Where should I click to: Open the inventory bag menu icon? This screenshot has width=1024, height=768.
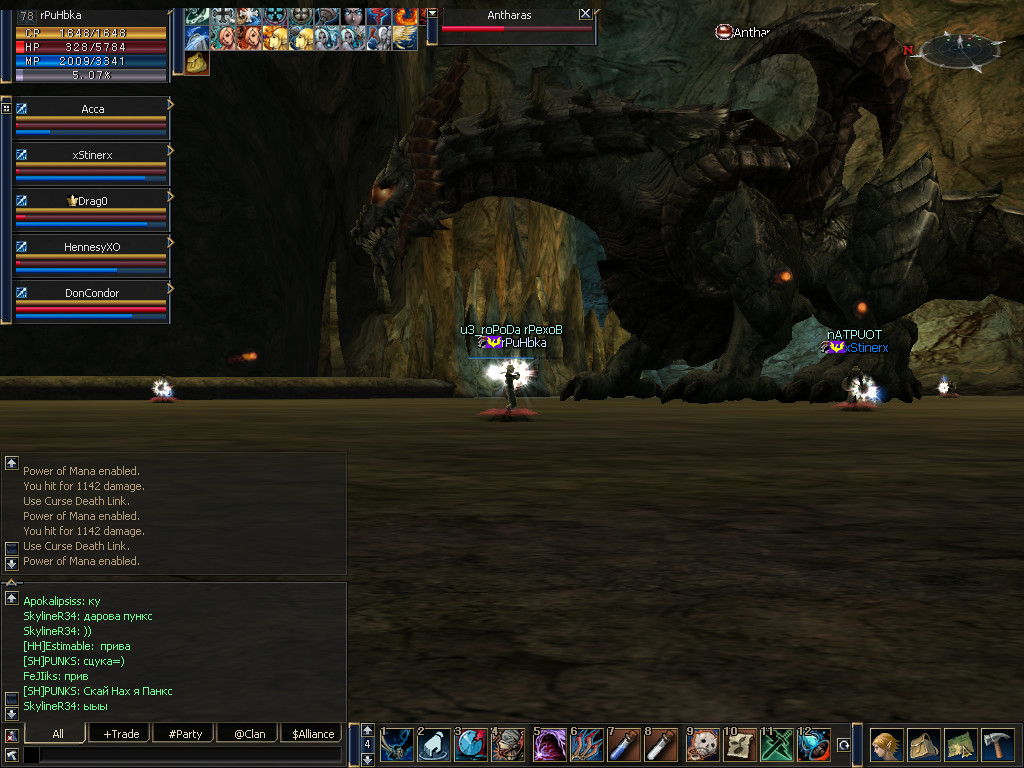(x=924, y=745)
